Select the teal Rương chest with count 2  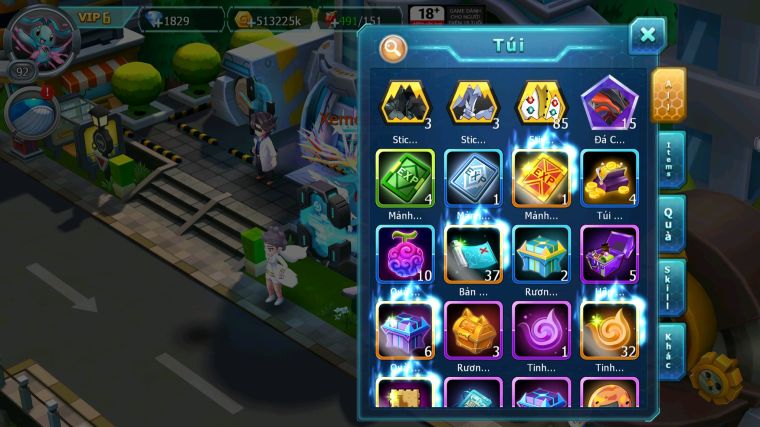(541, 255)
